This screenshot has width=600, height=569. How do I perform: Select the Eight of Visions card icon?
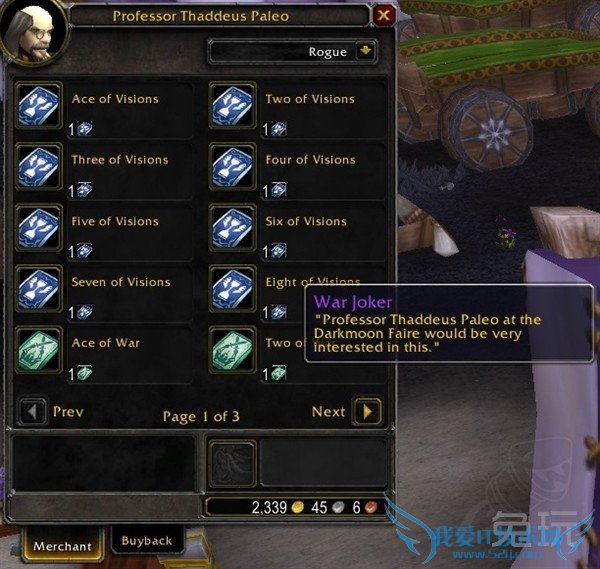click(x=233, y=289)
